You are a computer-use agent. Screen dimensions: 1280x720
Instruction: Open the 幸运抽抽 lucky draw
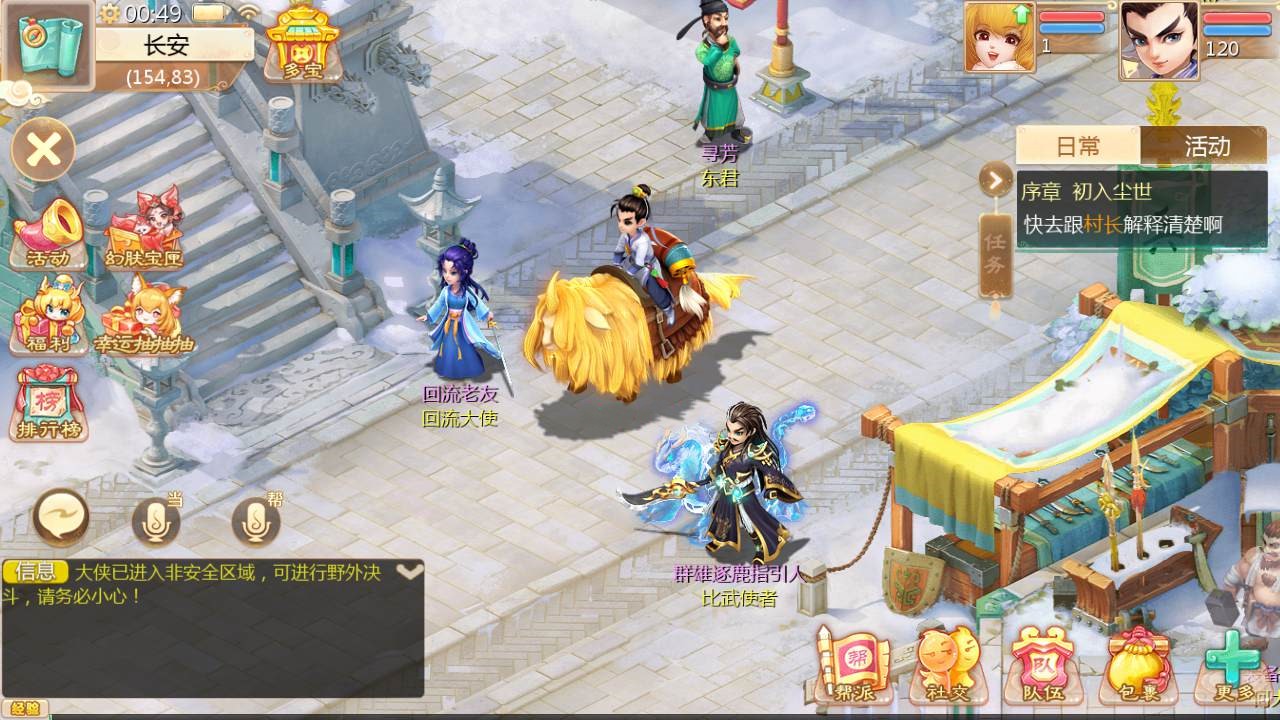click(x=144, y=315)
